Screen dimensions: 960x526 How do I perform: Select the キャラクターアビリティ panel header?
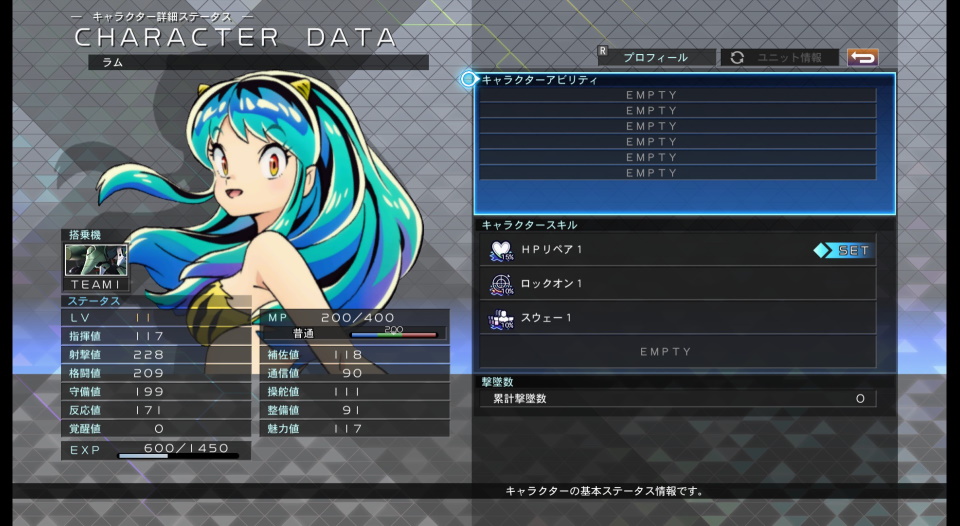540,80
